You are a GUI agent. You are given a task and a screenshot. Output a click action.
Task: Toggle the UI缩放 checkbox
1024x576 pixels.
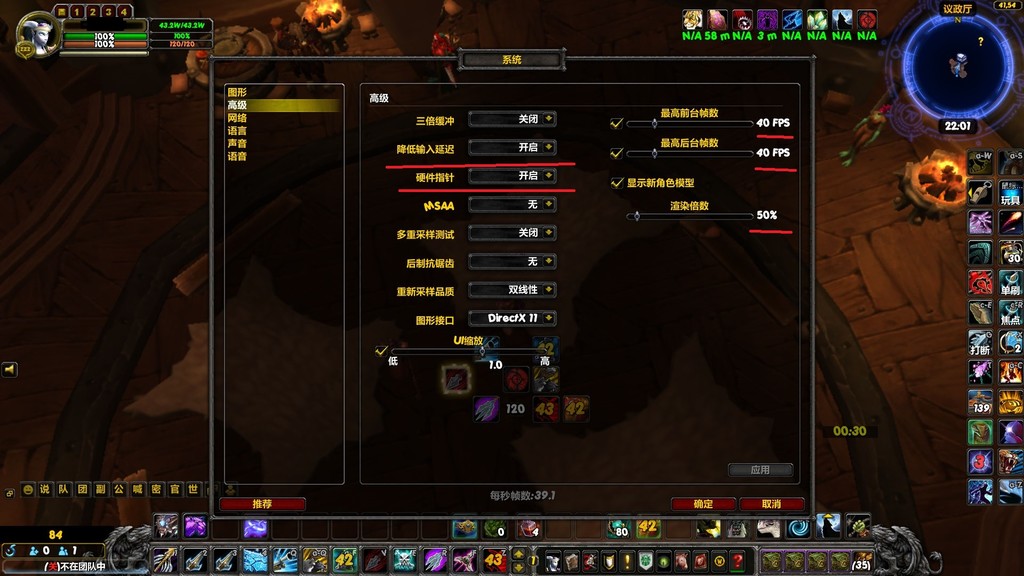point(380,351)
